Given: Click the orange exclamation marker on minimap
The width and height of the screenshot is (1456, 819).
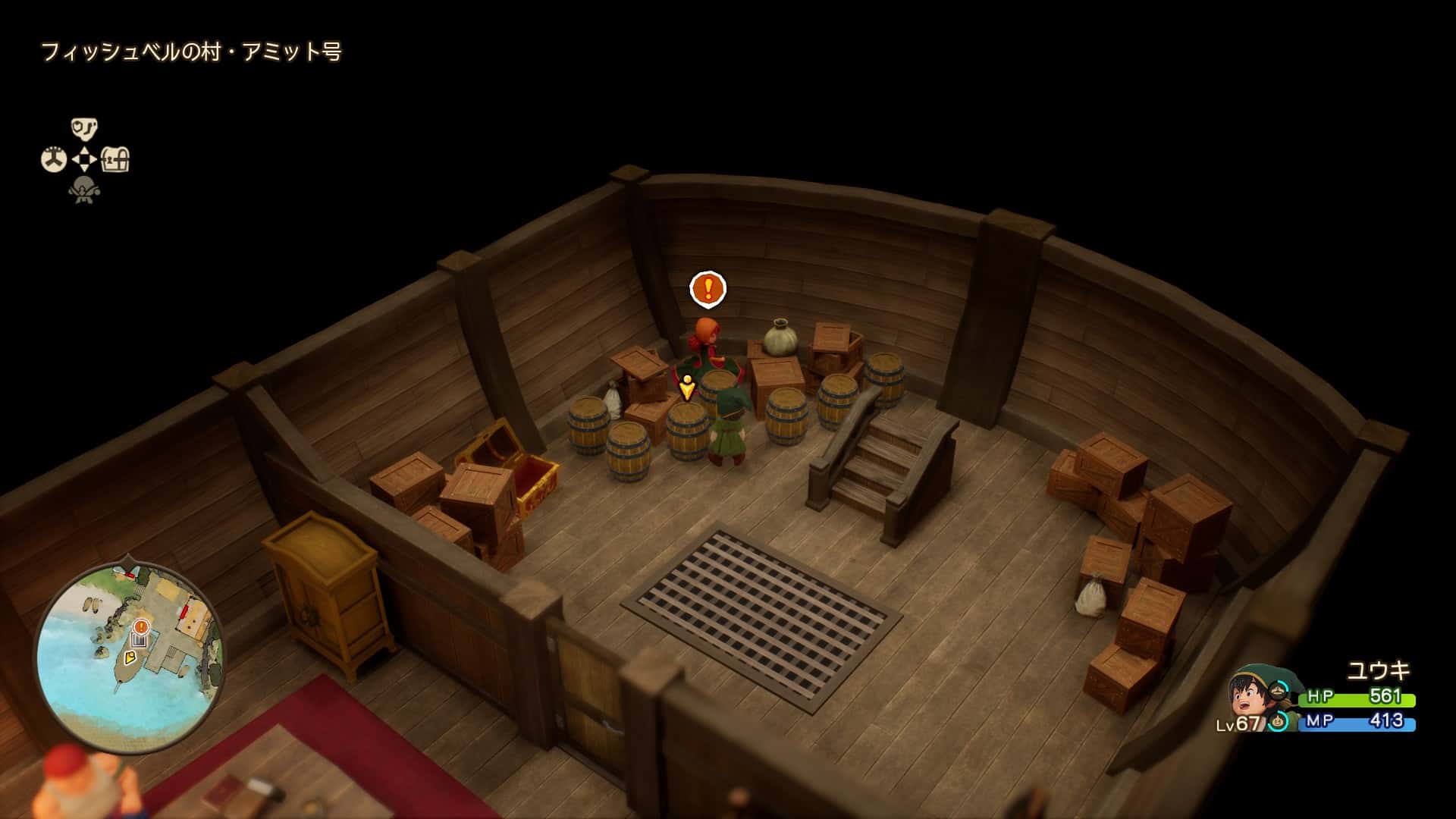Looking at the screenshot, I should coord(140,626).
